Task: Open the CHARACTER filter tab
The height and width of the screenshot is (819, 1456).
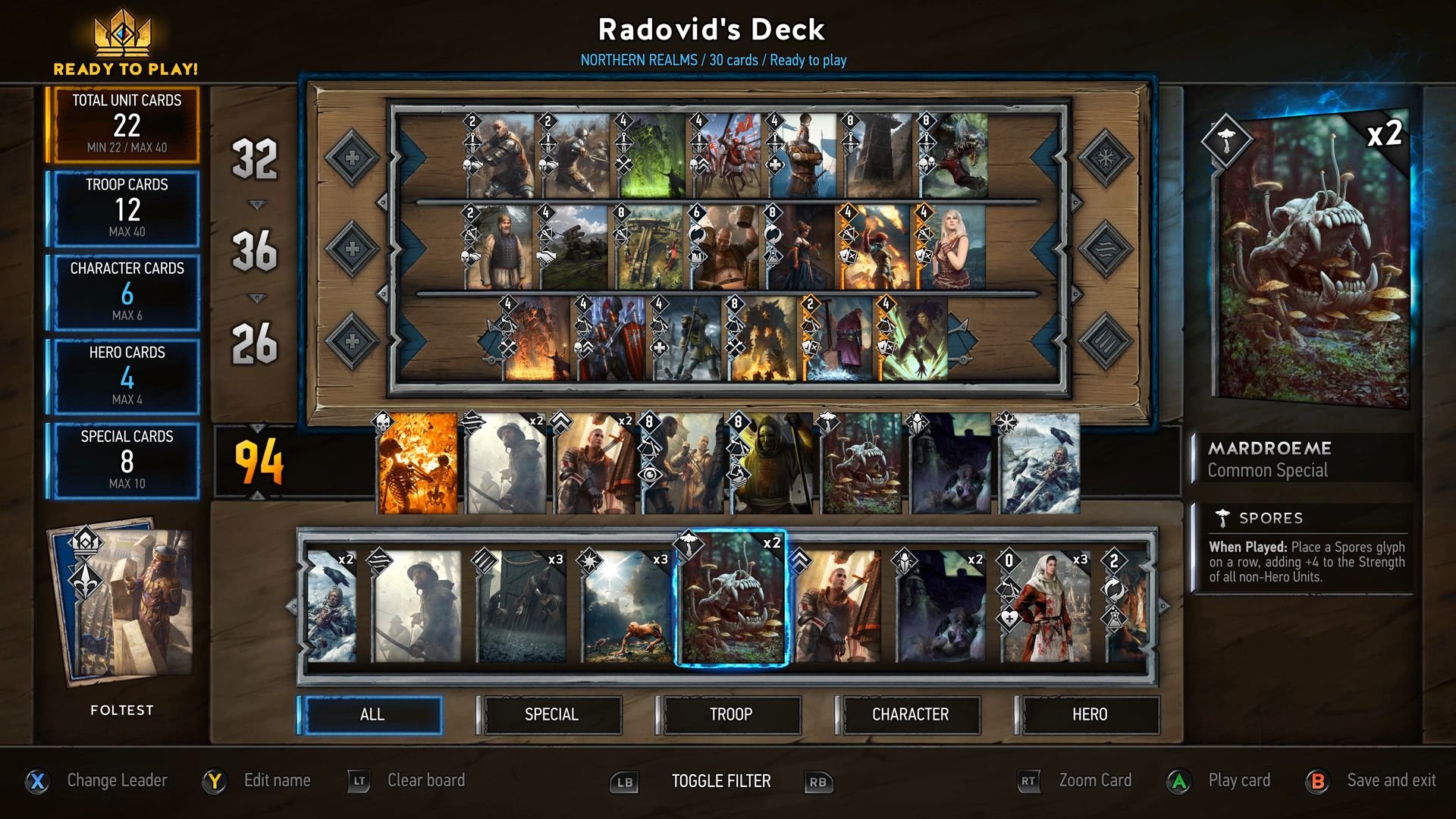Action: point(910,714)
